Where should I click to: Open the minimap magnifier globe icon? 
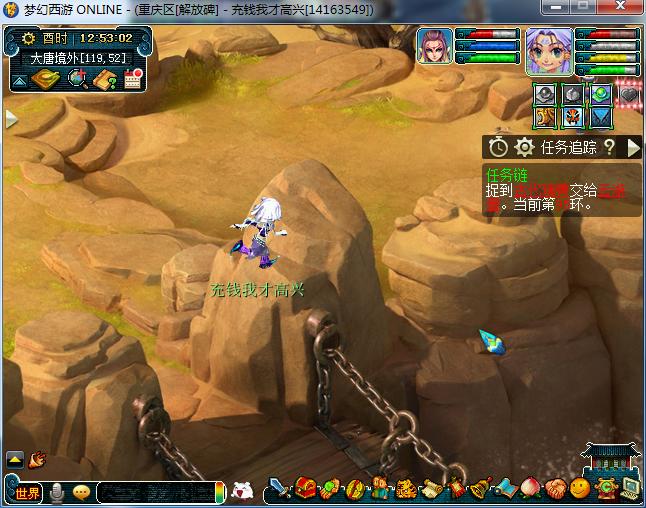[x=77, y=80]
